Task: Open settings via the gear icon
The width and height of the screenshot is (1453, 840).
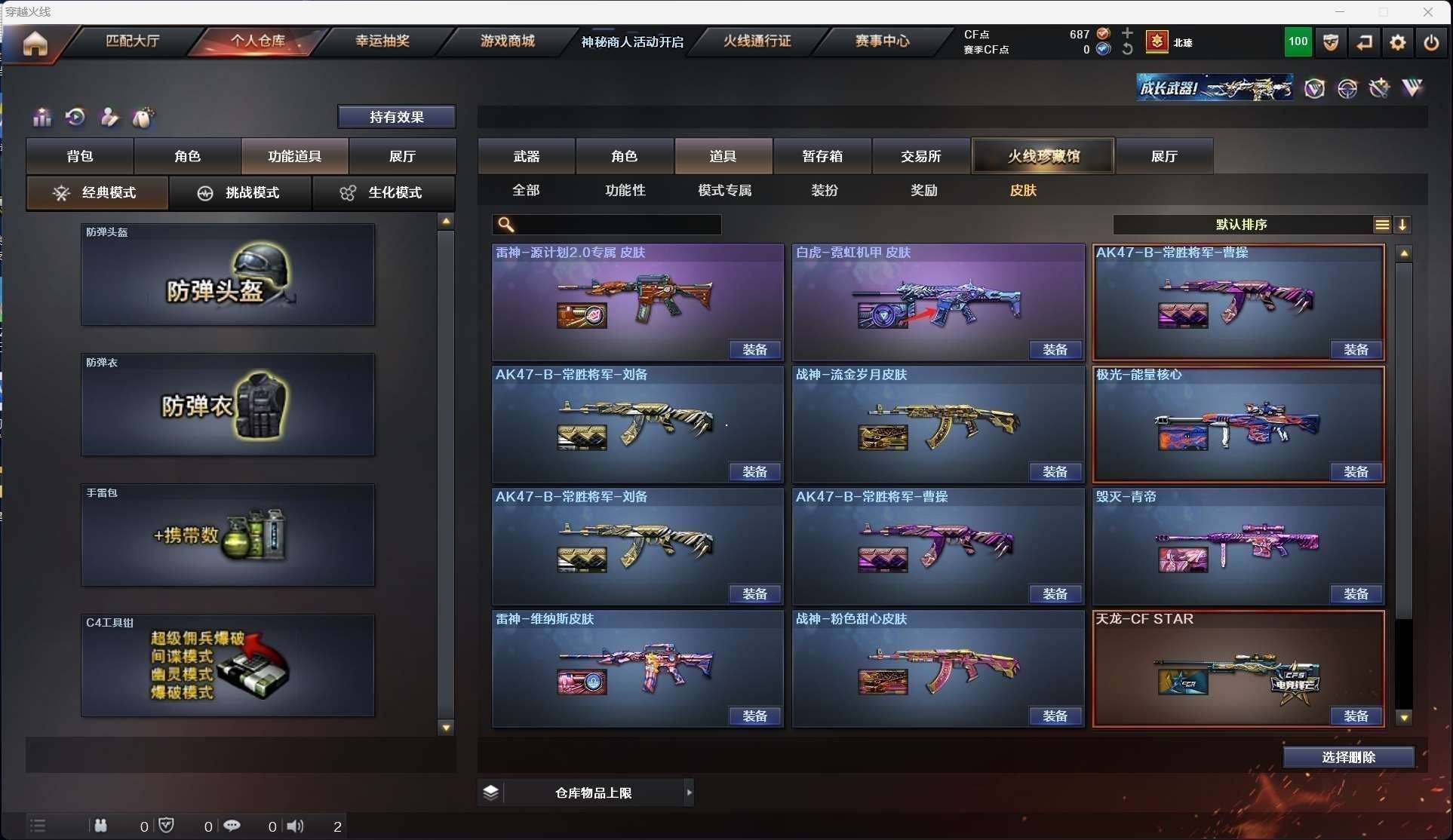Action: (x=1397, y=43)
